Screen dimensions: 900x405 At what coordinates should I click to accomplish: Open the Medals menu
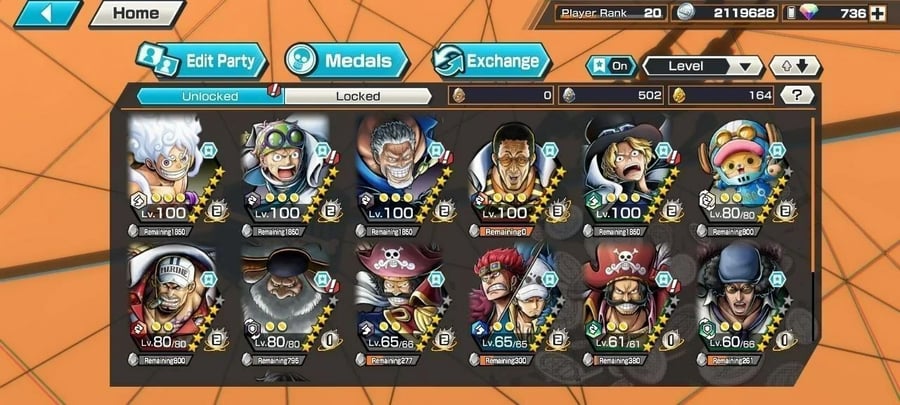pyautogui.click(x=347, y=60)
